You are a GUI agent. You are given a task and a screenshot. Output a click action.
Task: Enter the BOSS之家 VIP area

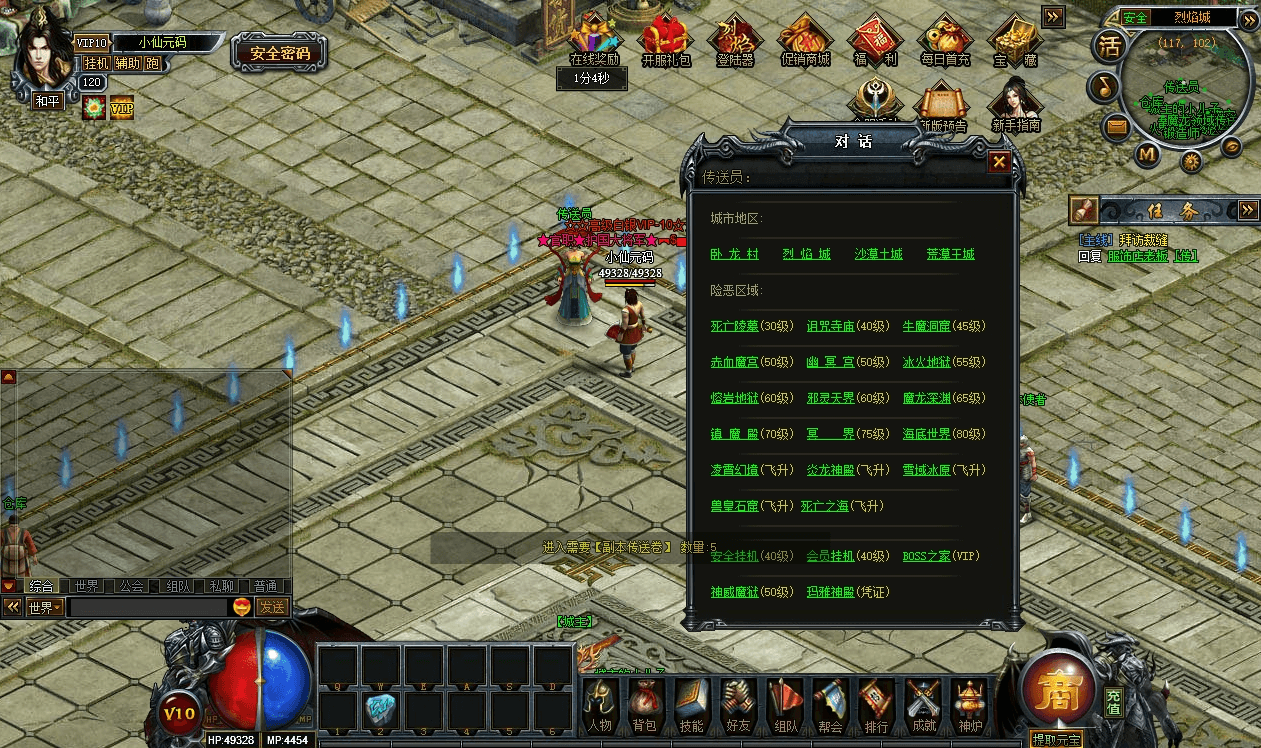pyautogui.click(x=926, y=556)
